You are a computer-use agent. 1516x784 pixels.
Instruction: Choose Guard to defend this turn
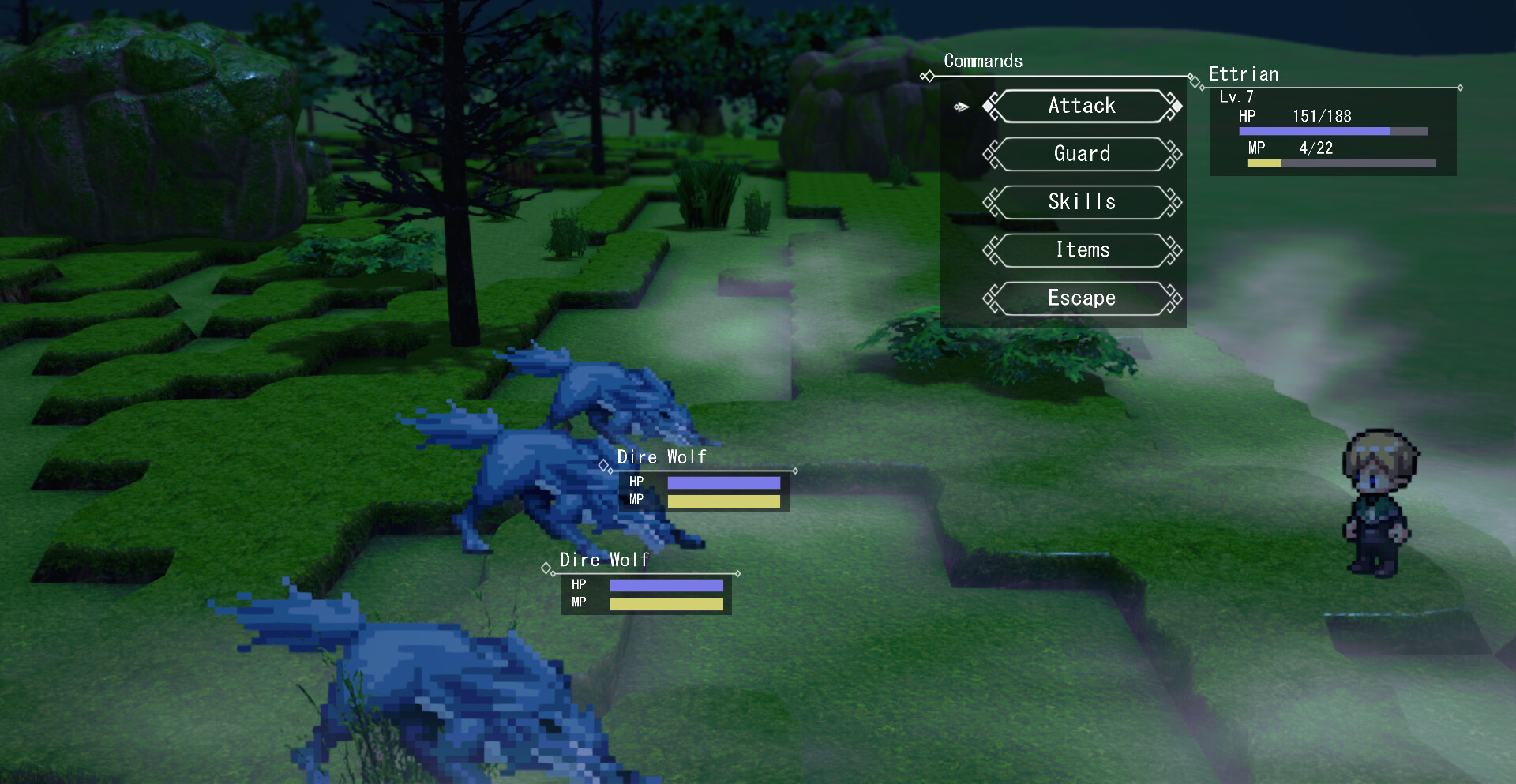[x=1082, y=154]
